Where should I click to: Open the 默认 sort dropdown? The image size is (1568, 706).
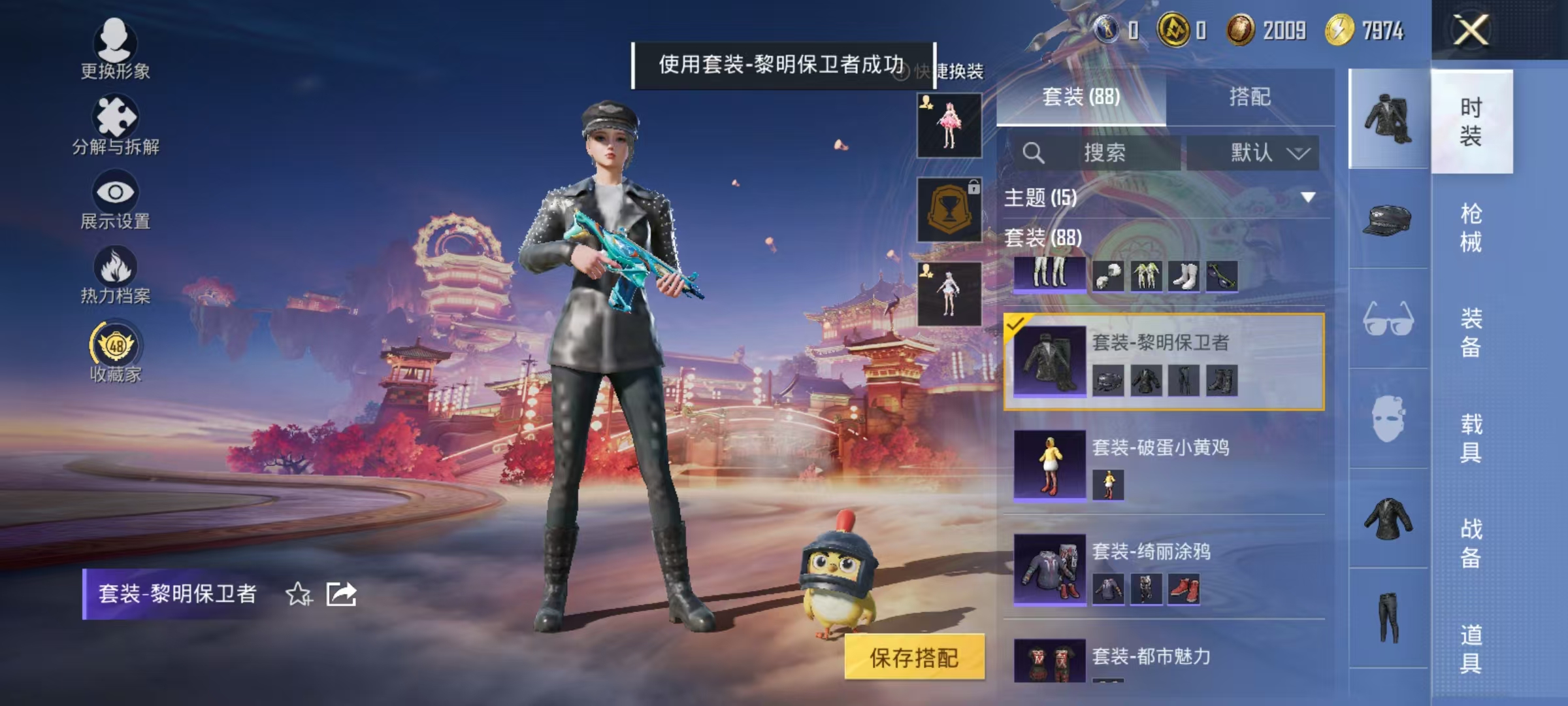[x=1252, y=151]
